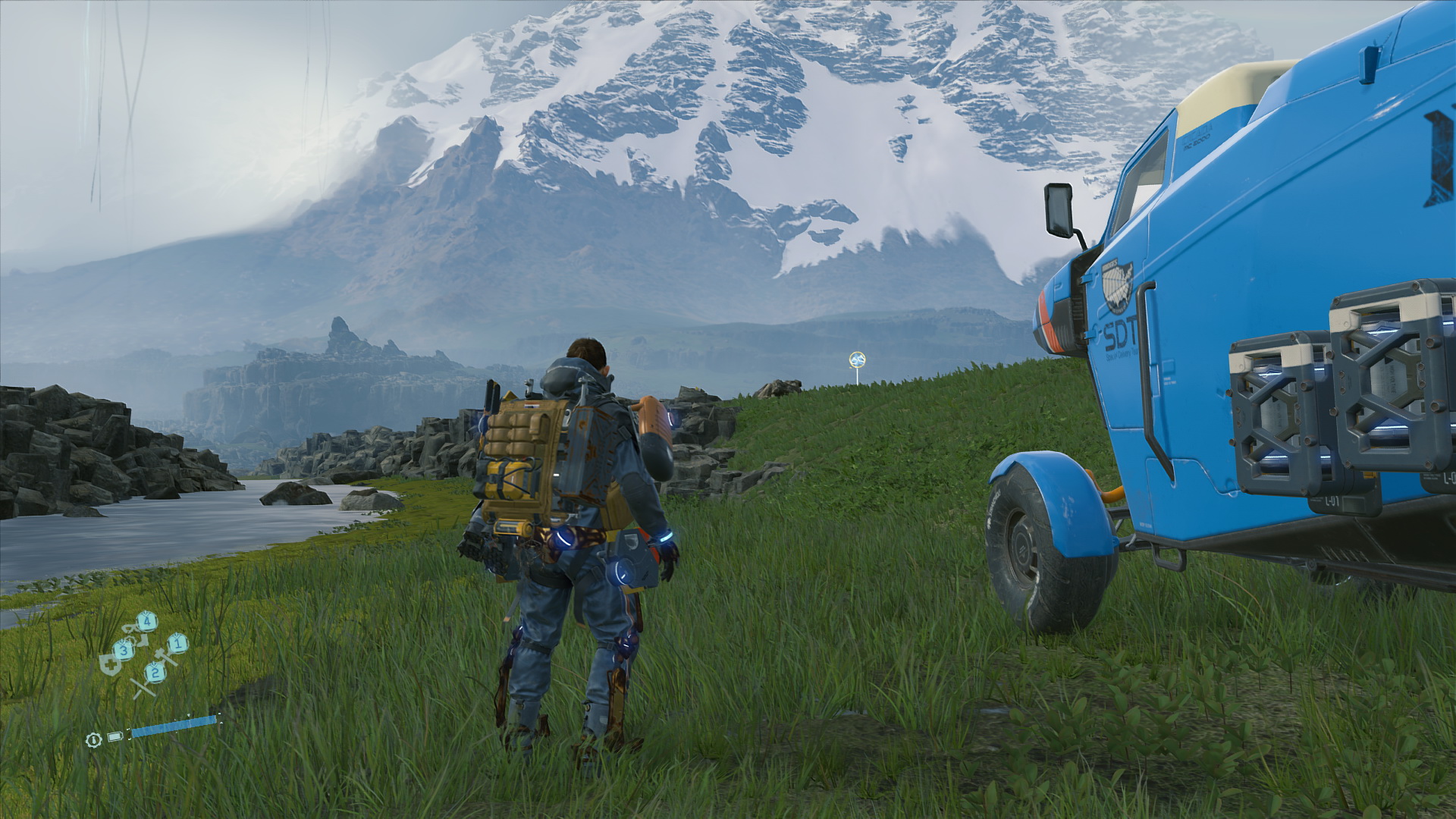
Task: Click the shield with cross icon
Action: [x=110, y=665]
